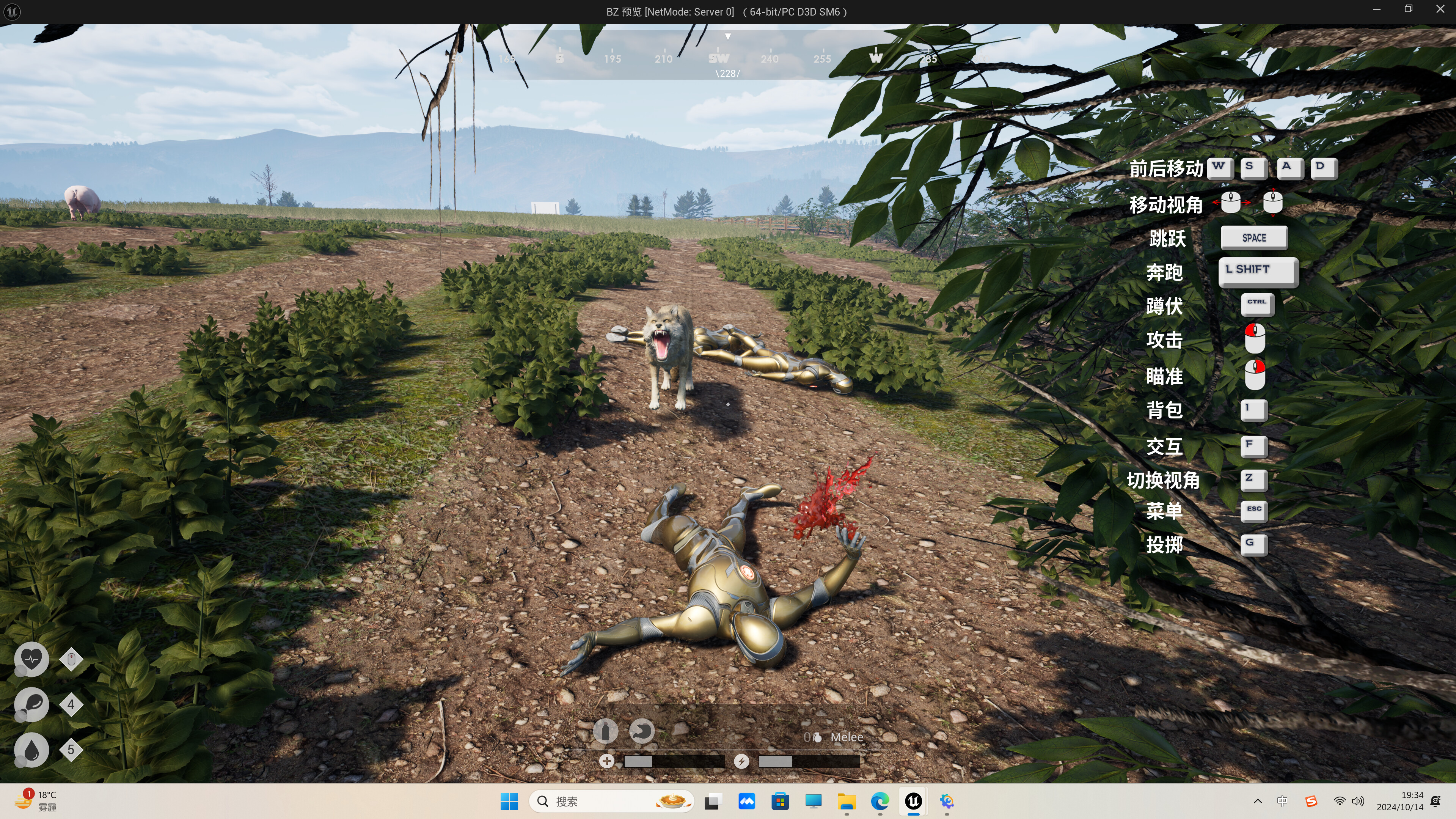This screenshot has height=819, width=1456.
Task: Click the plus icon beside the health bar
Action: click(x=606, y=761)
